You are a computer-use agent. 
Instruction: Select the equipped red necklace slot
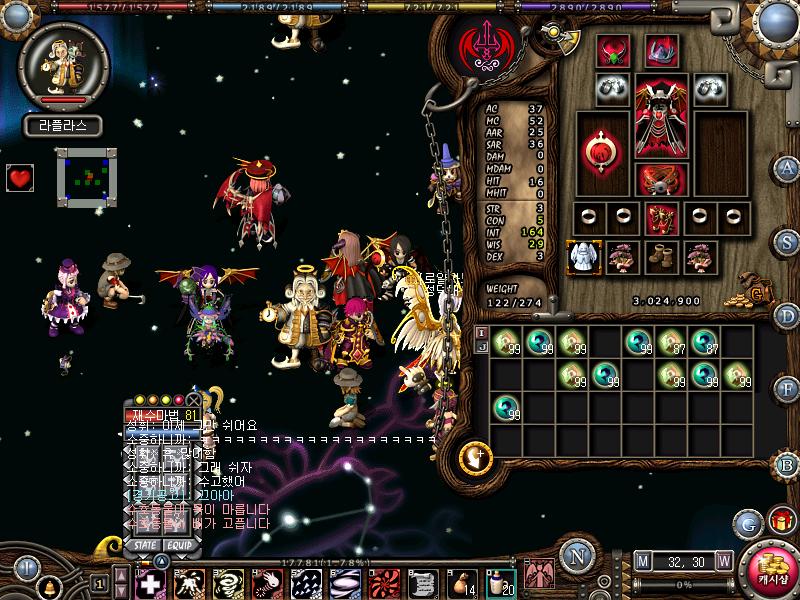(613, 50)
